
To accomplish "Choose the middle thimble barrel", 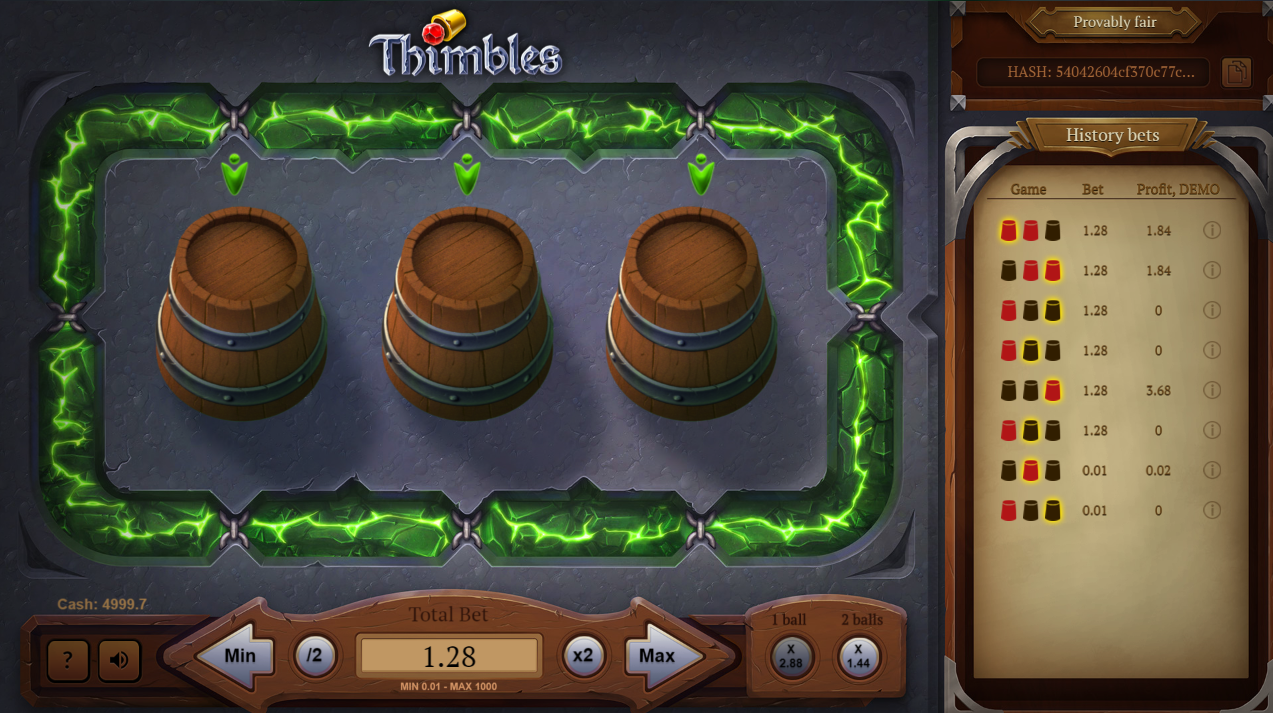I will point(467,310).
